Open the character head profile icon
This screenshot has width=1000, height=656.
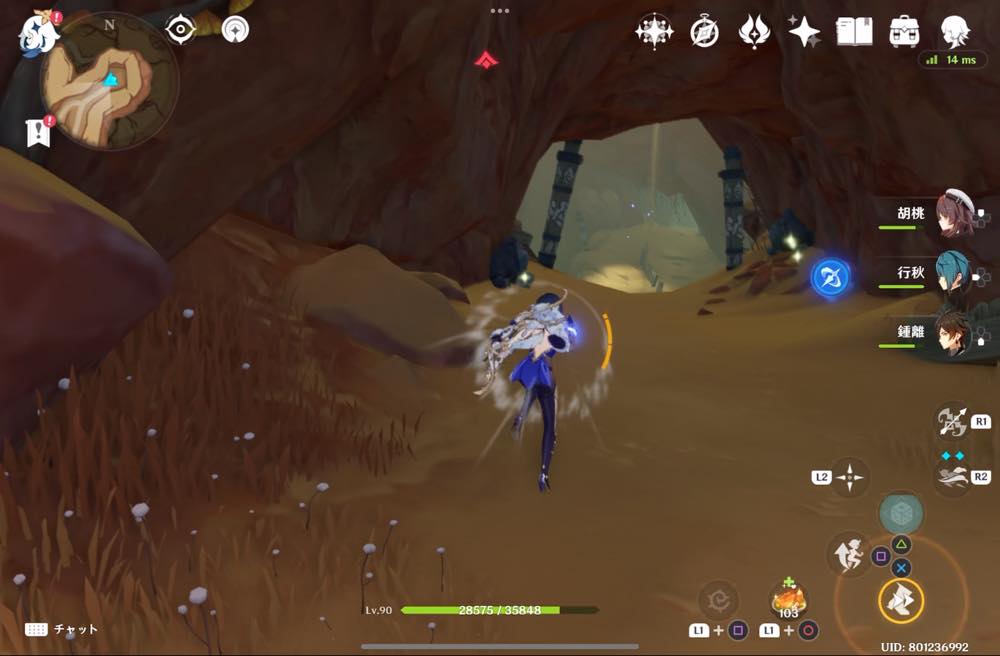(x=955, y=31)
